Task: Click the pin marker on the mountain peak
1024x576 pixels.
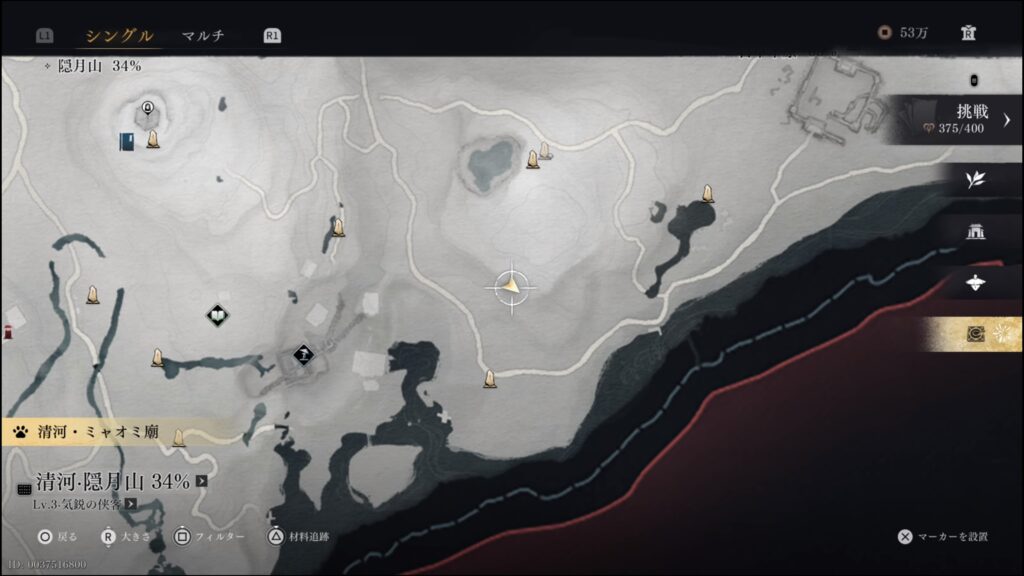Action: pos(148,108)
